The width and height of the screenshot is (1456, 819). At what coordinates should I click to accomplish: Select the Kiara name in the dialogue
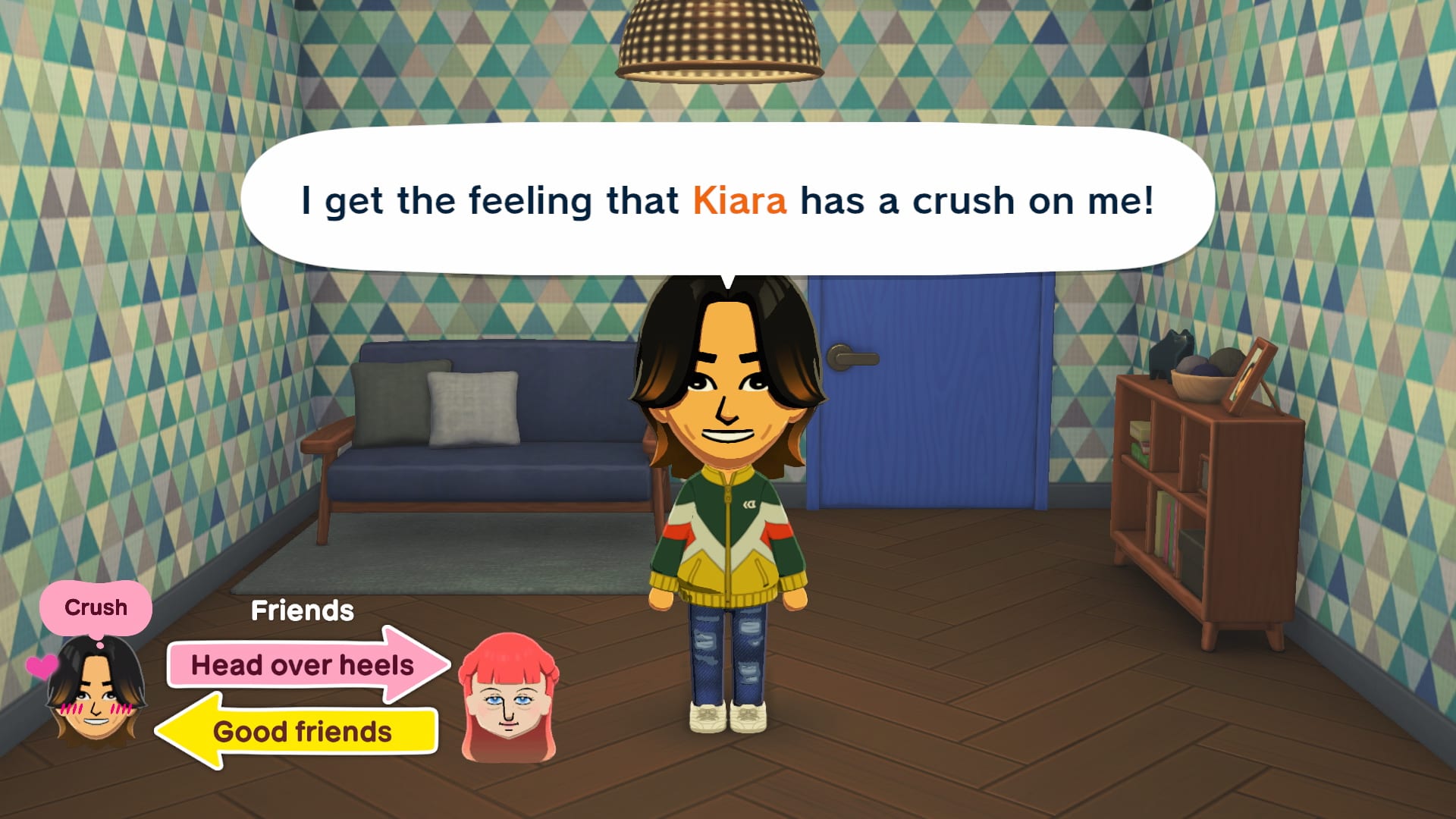[x=739, y=200]
